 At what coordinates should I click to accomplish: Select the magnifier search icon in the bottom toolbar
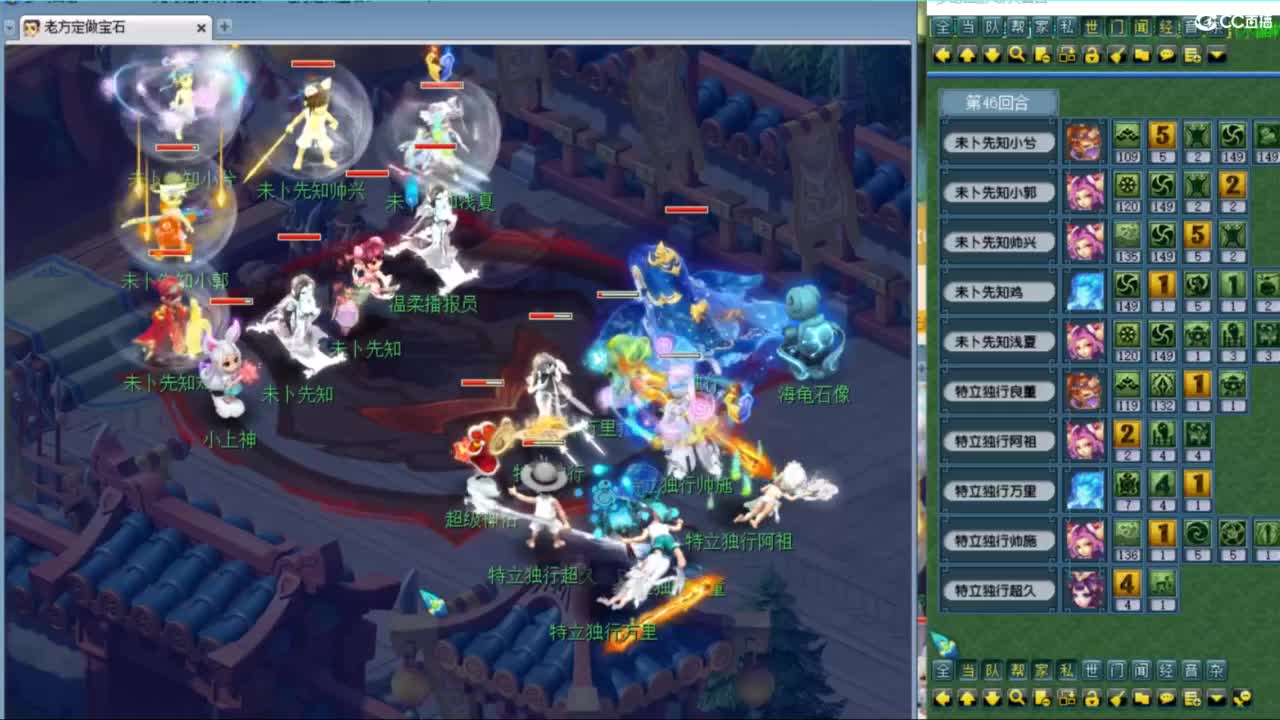point(1018,700)
